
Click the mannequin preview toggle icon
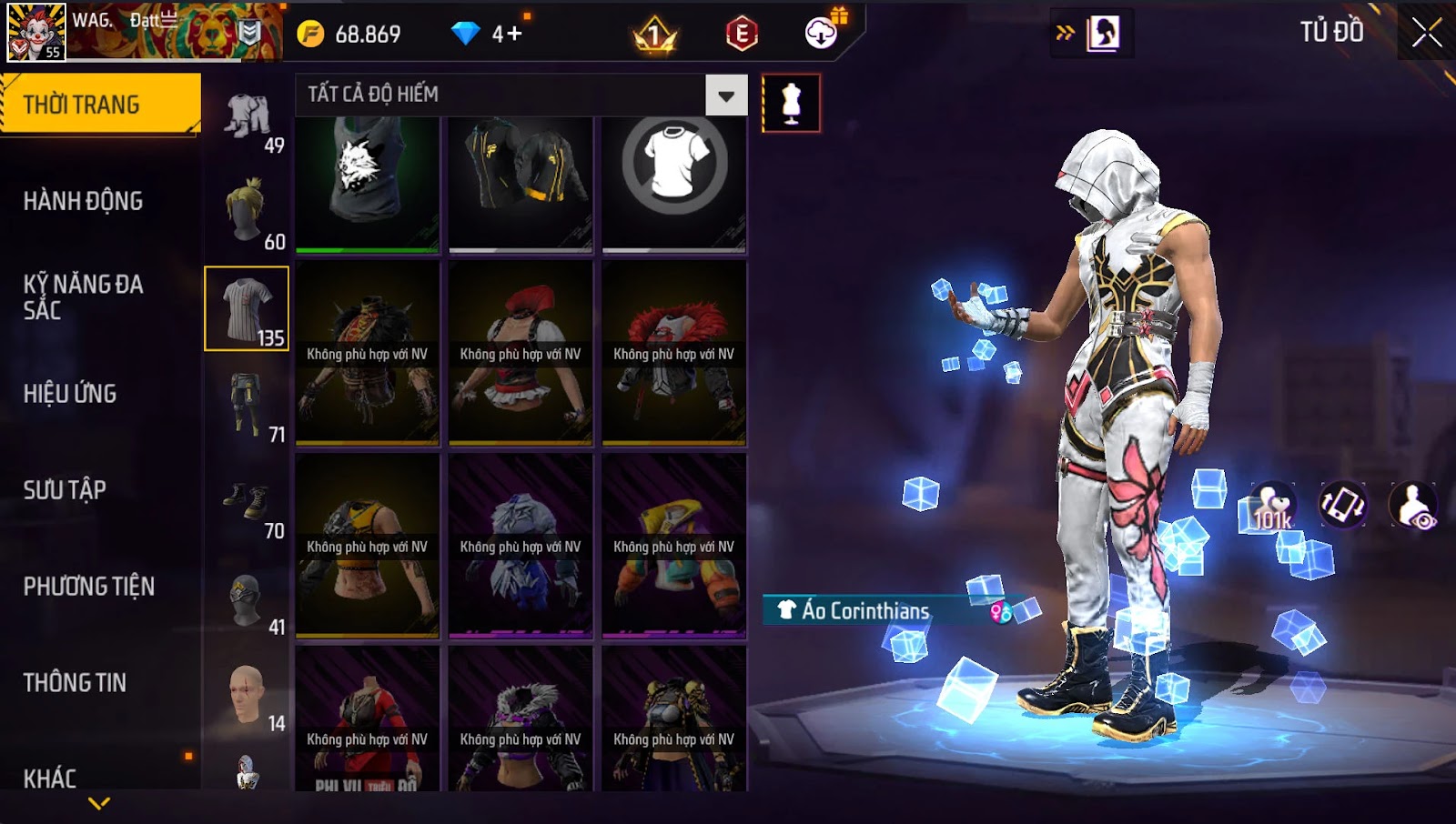tap(791, 103)
